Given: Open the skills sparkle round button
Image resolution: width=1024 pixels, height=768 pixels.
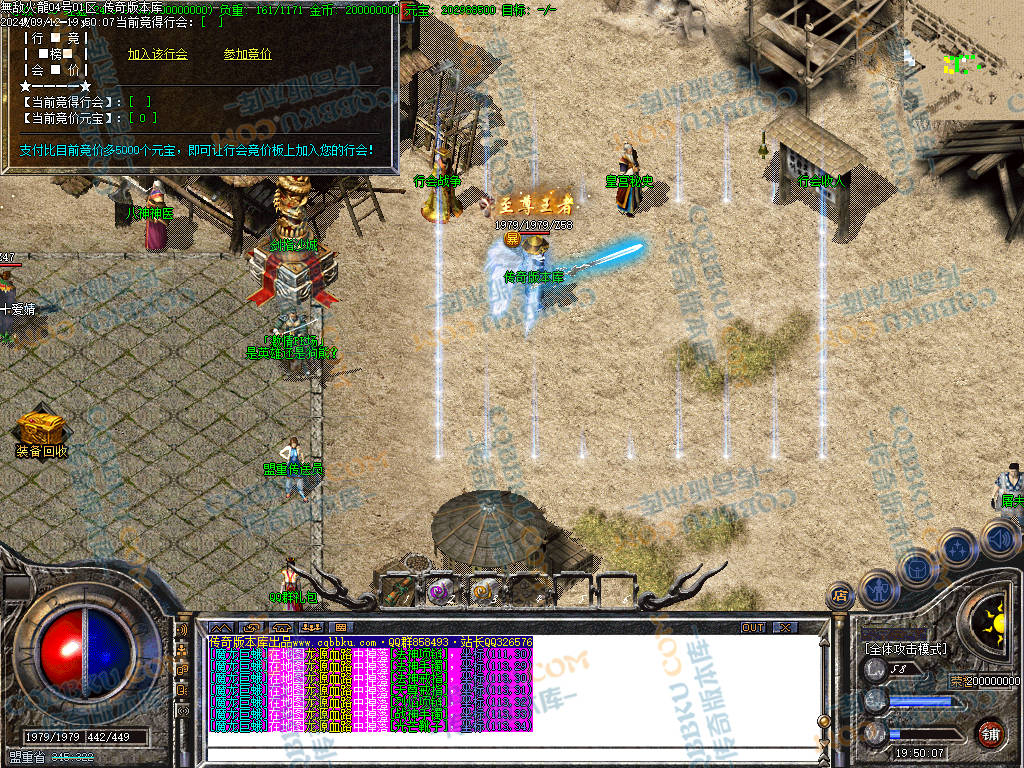Looking at the screenshot, I should tap(957, 549).
